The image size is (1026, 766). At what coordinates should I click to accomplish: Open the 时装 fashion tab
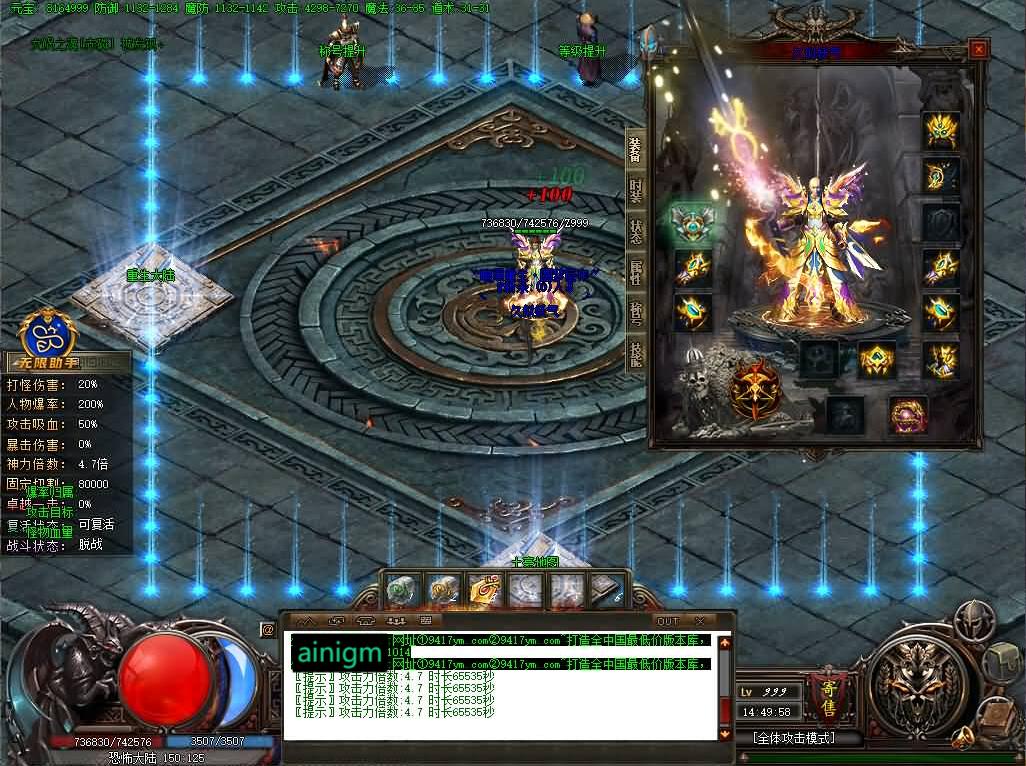point(635,191)
